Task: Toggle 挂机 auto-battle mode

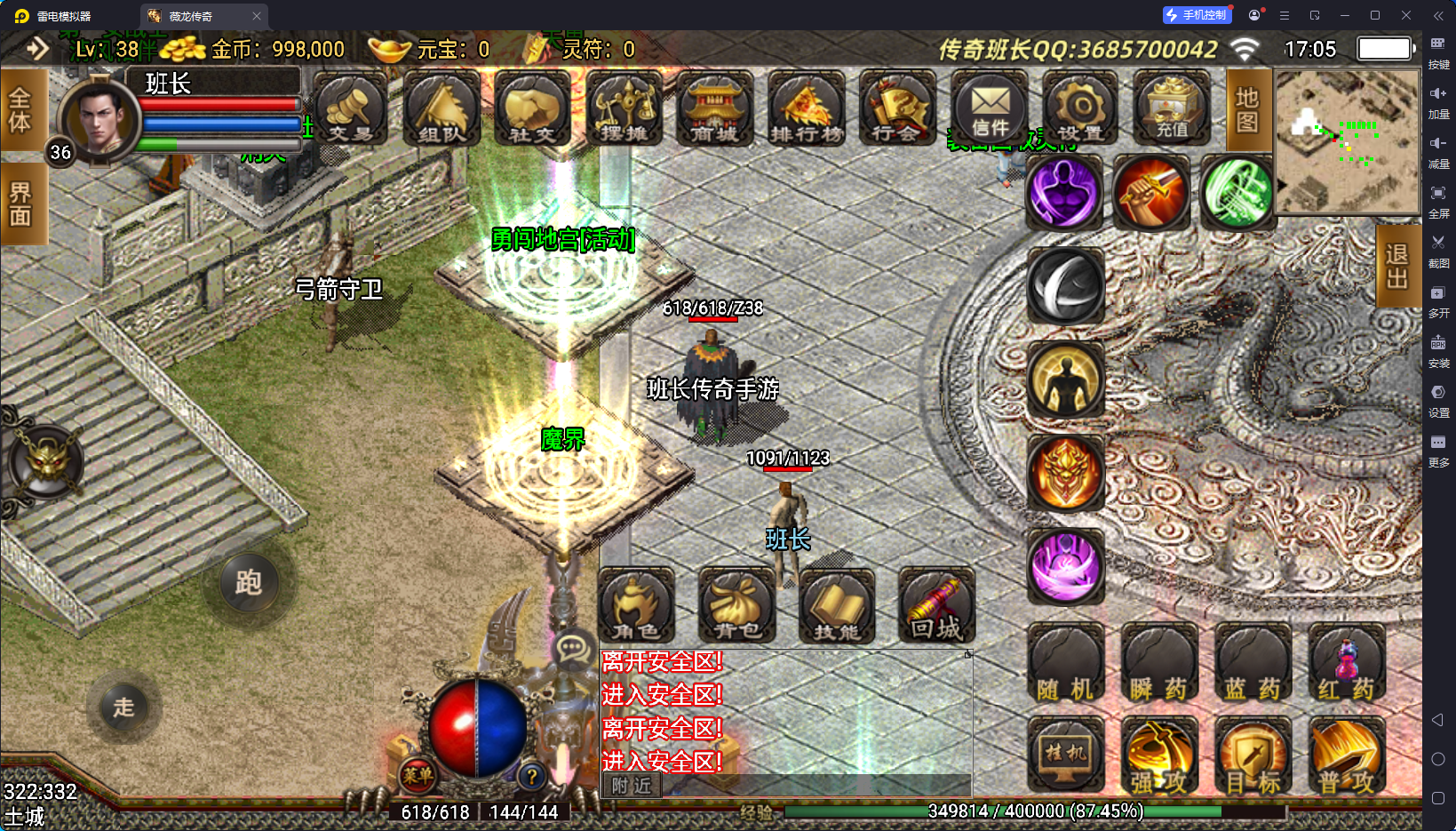Action: (1065, 755)
